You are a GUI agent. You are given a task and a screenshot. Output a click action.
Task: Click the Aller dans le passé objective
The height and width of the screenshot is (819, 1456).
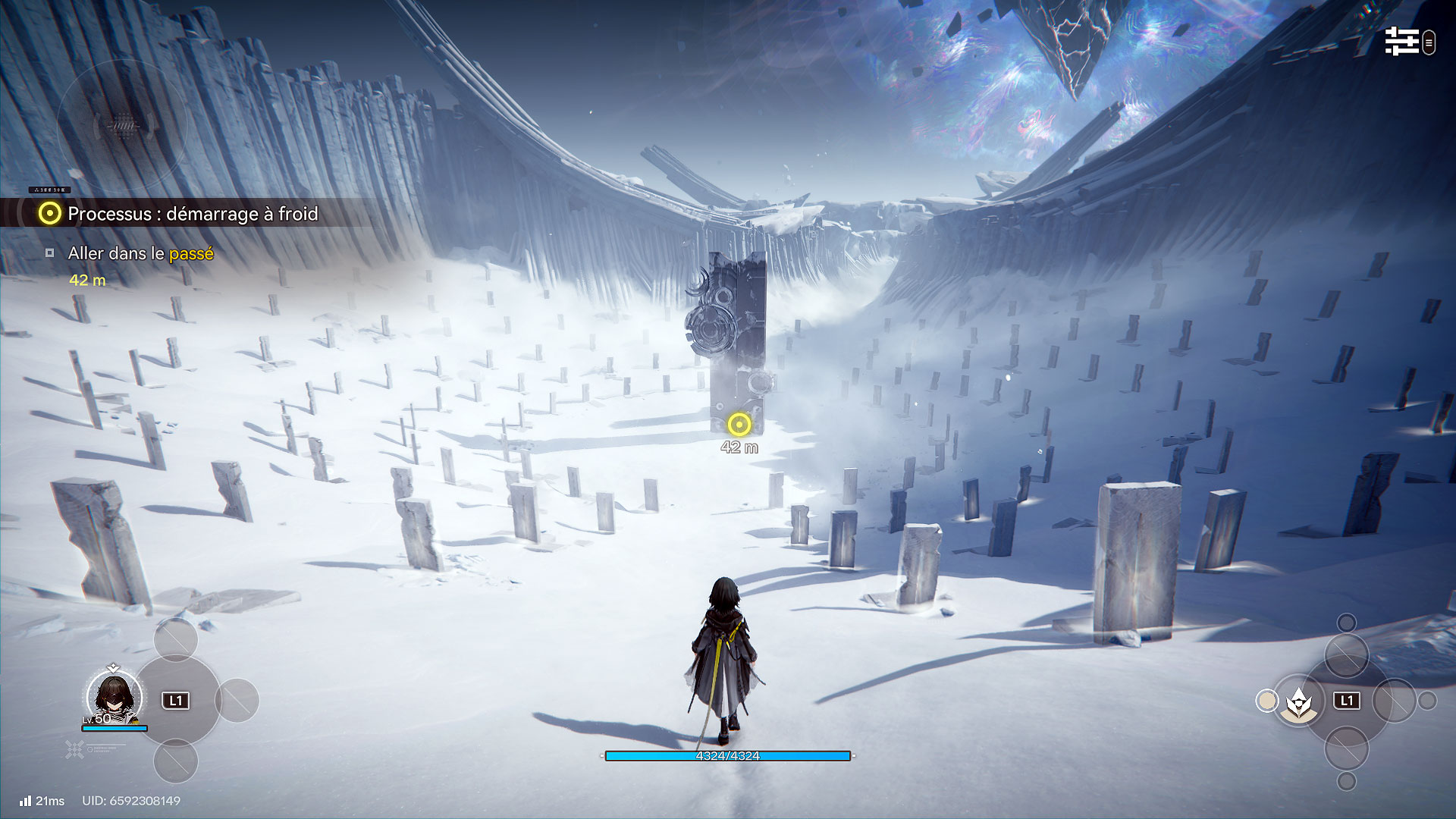coord(140,253)
